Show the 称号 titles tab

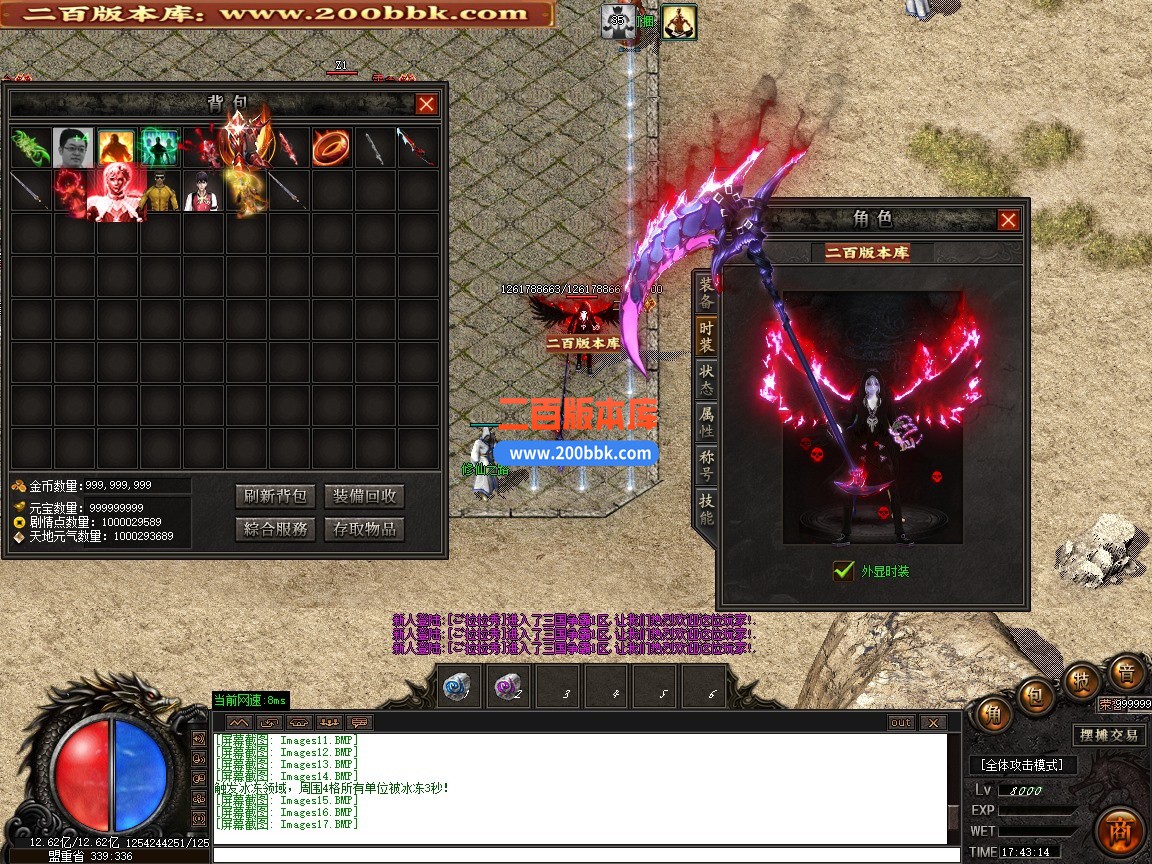706,465
